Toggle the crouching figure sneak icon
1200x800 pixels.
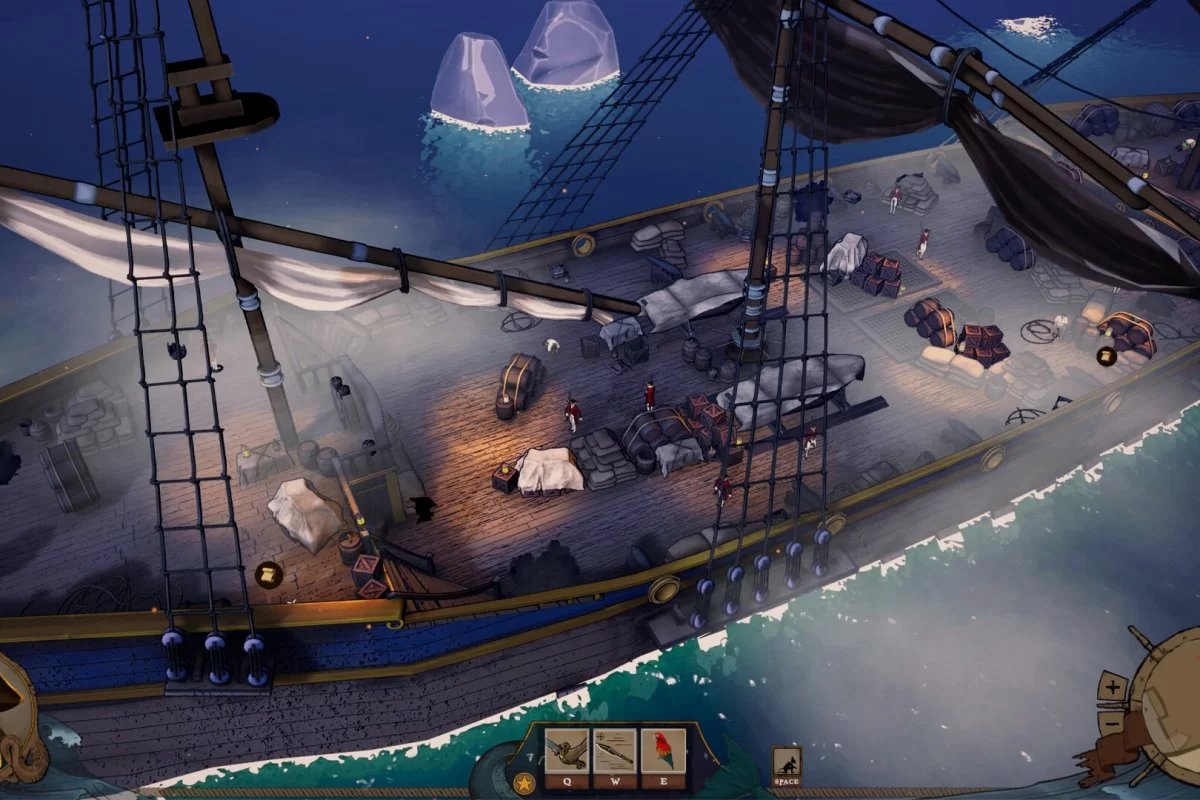(x=786, y=763)
